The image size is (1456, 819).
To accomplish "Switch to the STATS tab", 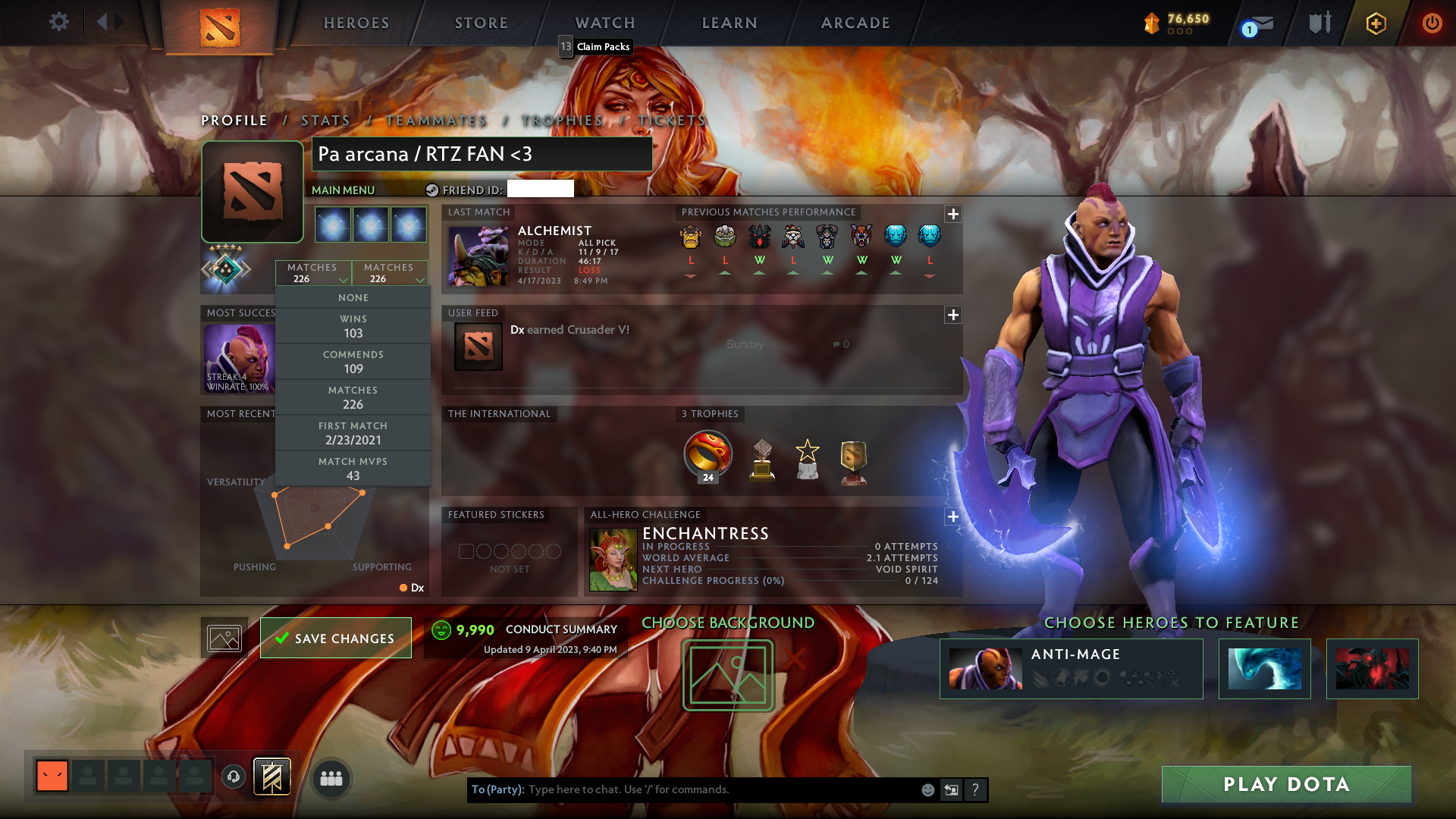I will pos(325,121).
